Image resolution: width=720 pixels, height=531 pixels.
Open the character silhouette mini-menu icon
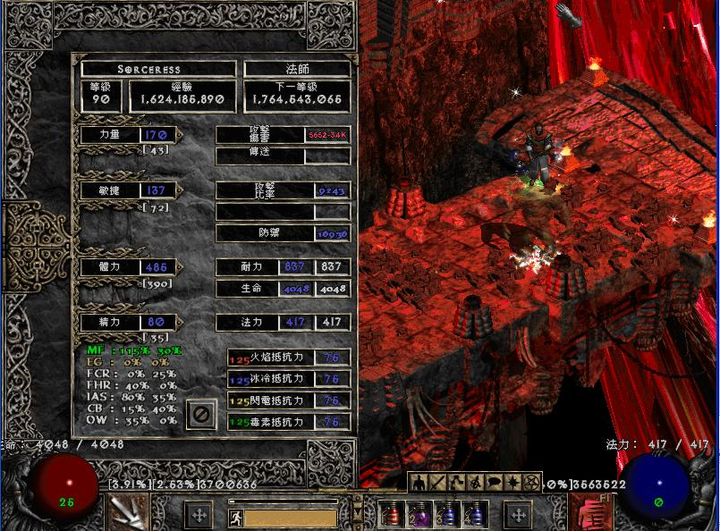[417, 483]
